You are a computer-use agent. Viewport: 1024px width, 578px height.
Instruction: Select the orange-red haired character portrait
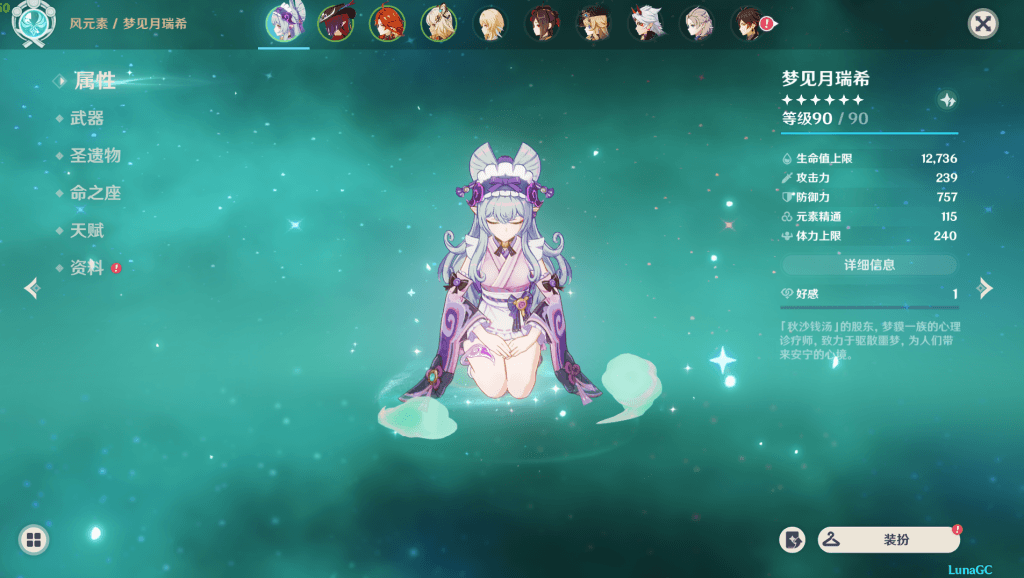click(x=387, y=23)
